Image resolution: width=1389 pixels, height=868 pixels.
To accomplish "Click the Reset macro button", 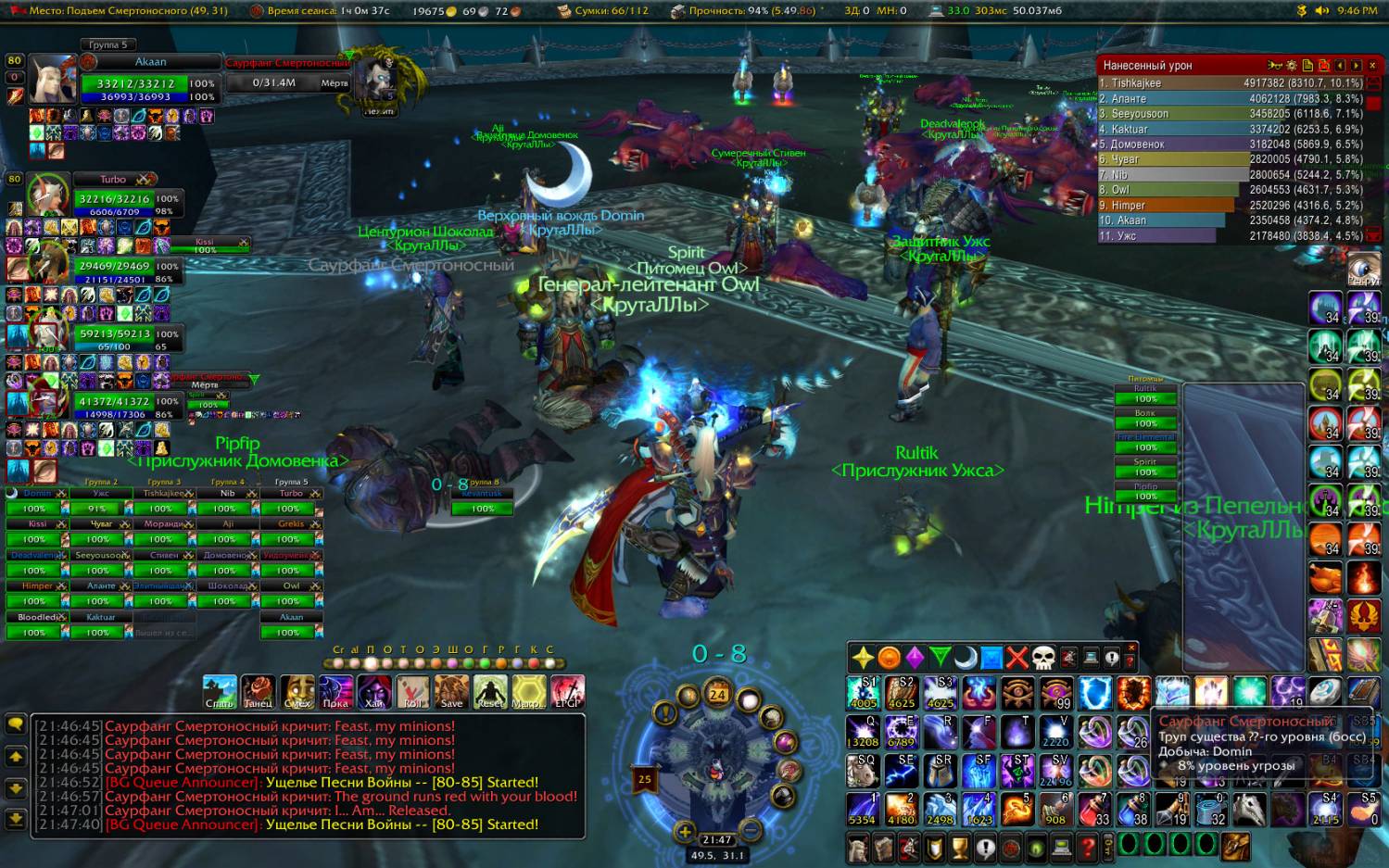I will [x=490, y=692].
